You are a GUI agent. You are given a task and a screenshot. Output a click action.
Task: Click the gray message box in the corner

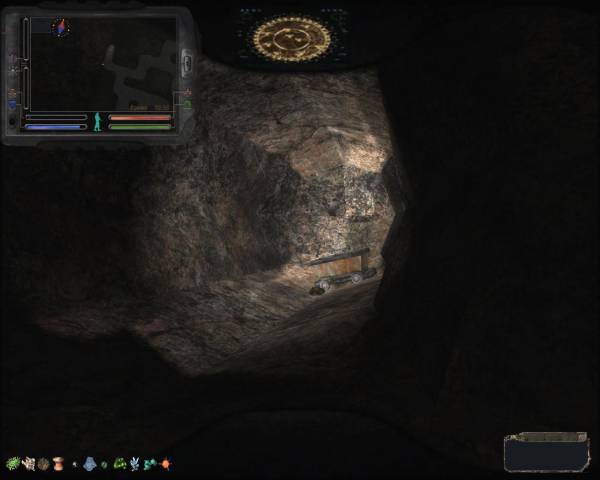tap(544, 452)
